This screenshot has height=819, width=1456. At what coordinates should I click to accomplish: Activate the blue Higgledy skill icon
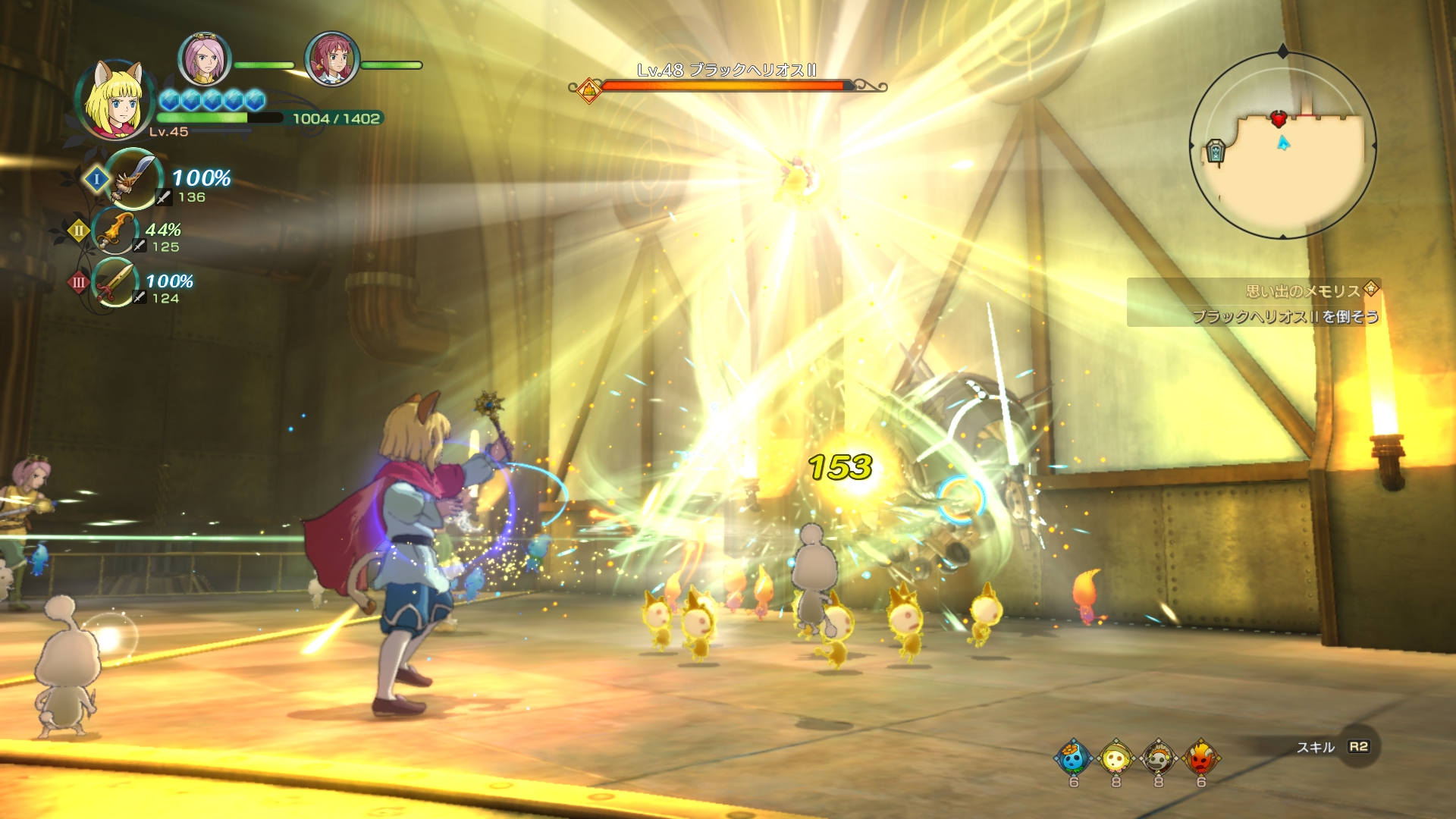coord(1074,758)
